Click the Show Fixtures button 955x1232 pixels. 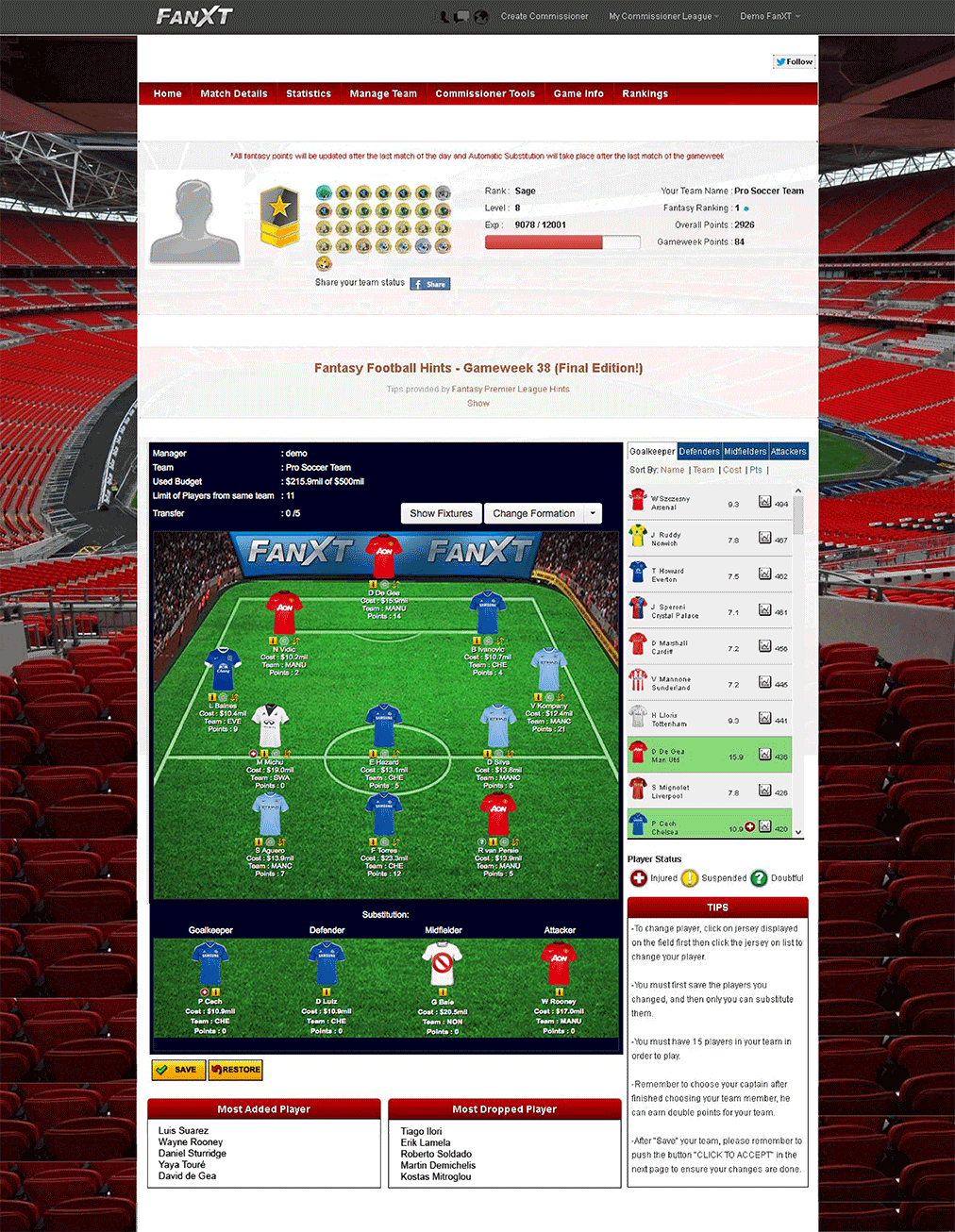coord(441,513)
